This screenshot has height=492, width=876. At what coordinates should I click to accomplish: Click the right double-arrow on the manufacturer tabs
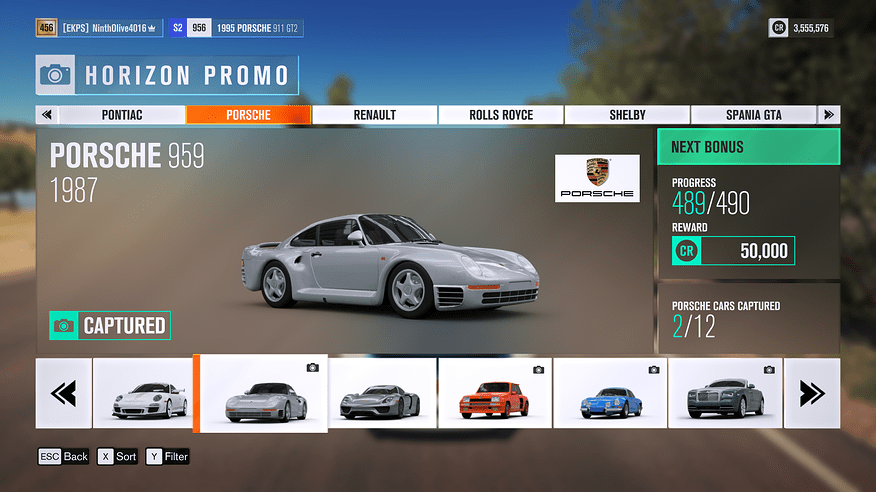(x=829, y=115)
